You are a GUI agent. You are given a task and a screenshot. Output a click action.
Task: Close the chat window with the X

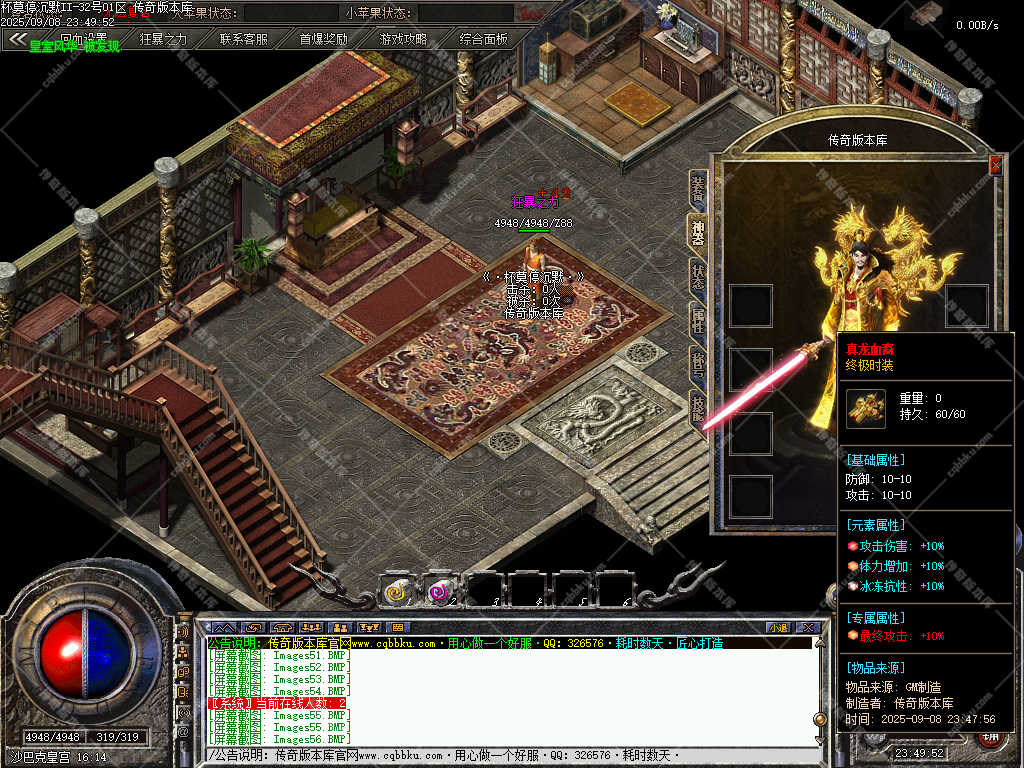click(808, 627)
